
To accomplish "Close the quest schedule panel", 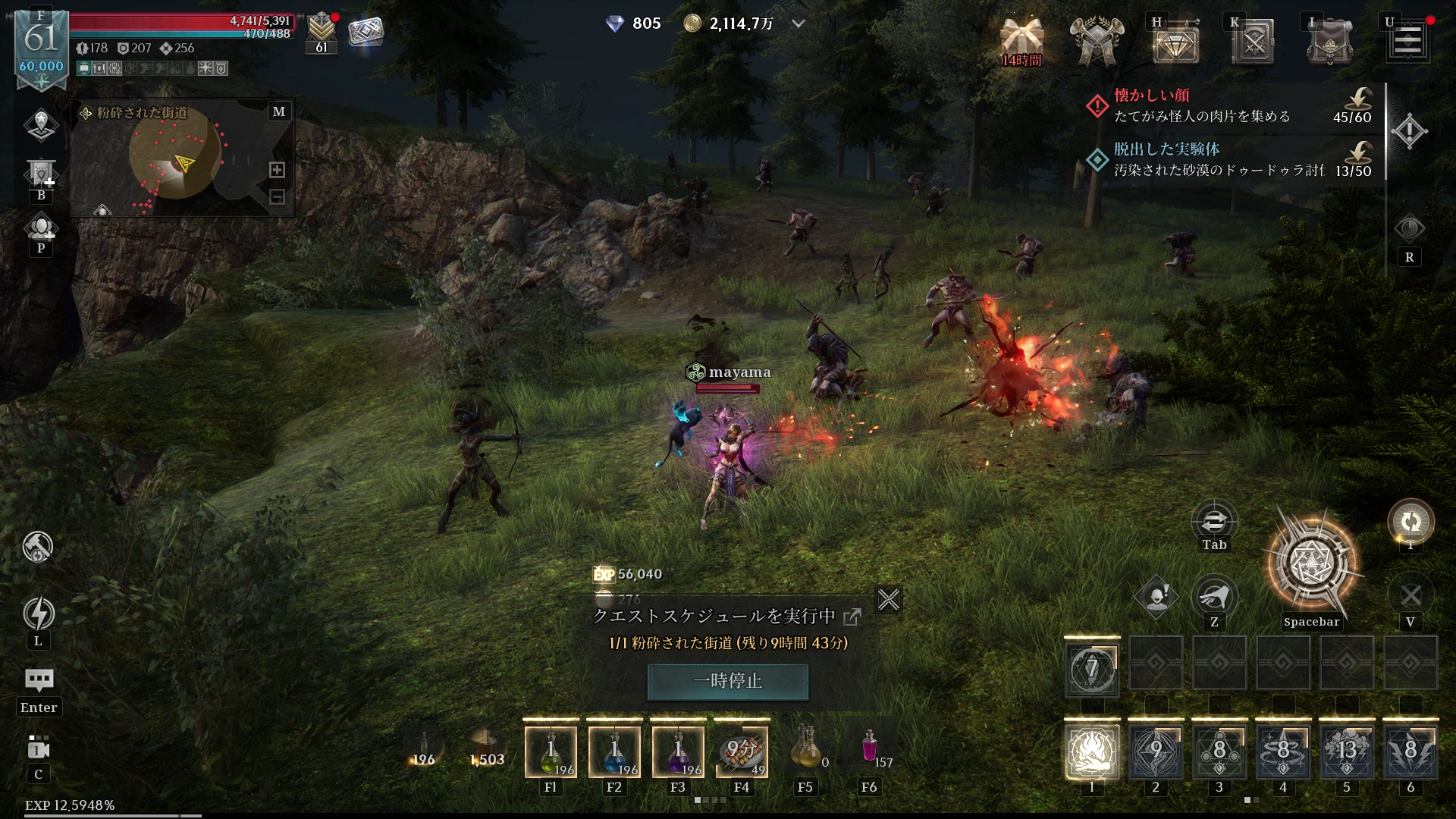I will tap(888, 600).
